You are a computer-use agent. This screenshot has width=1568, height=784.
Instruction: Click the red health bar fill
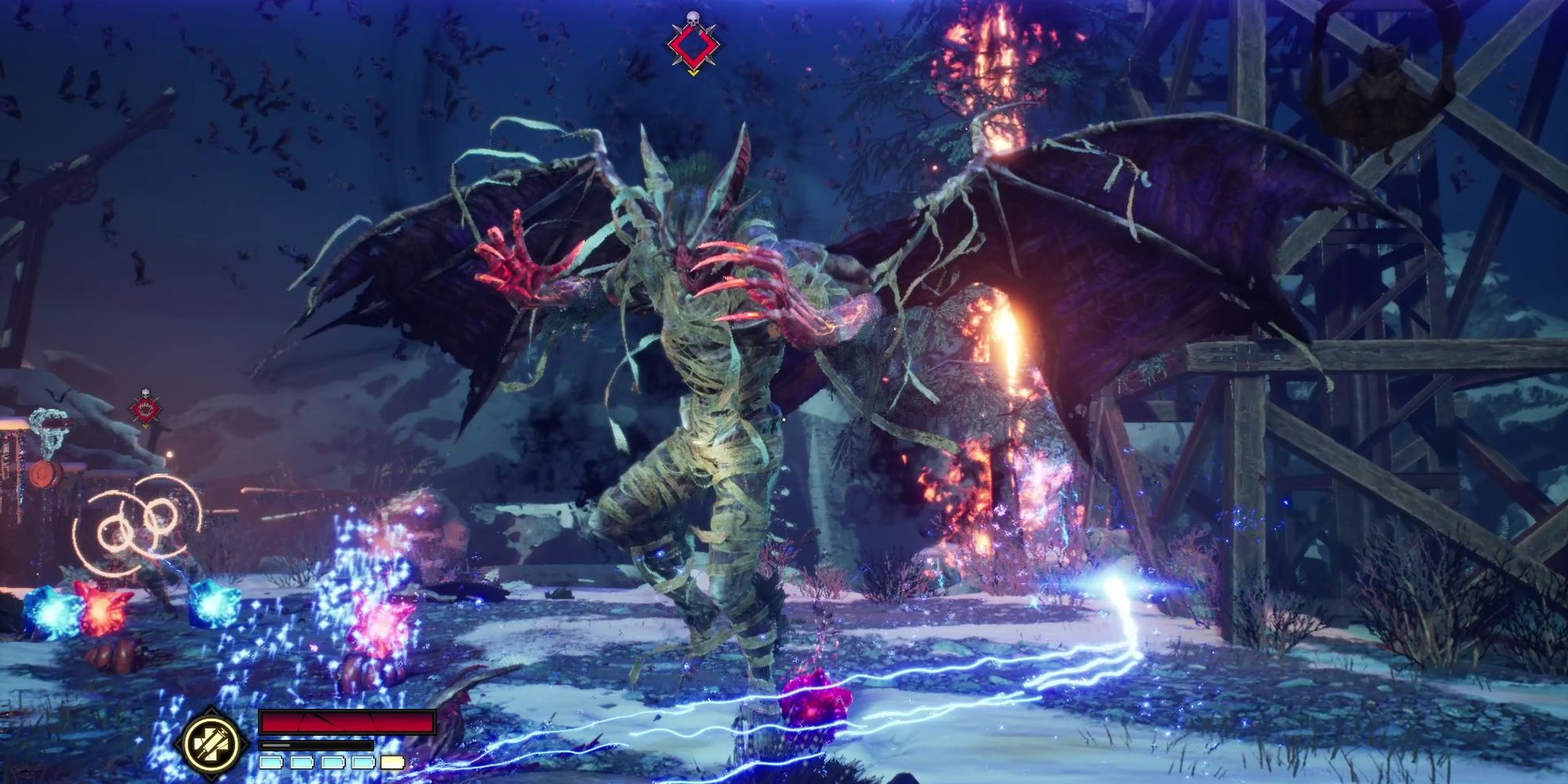point(347,722)
